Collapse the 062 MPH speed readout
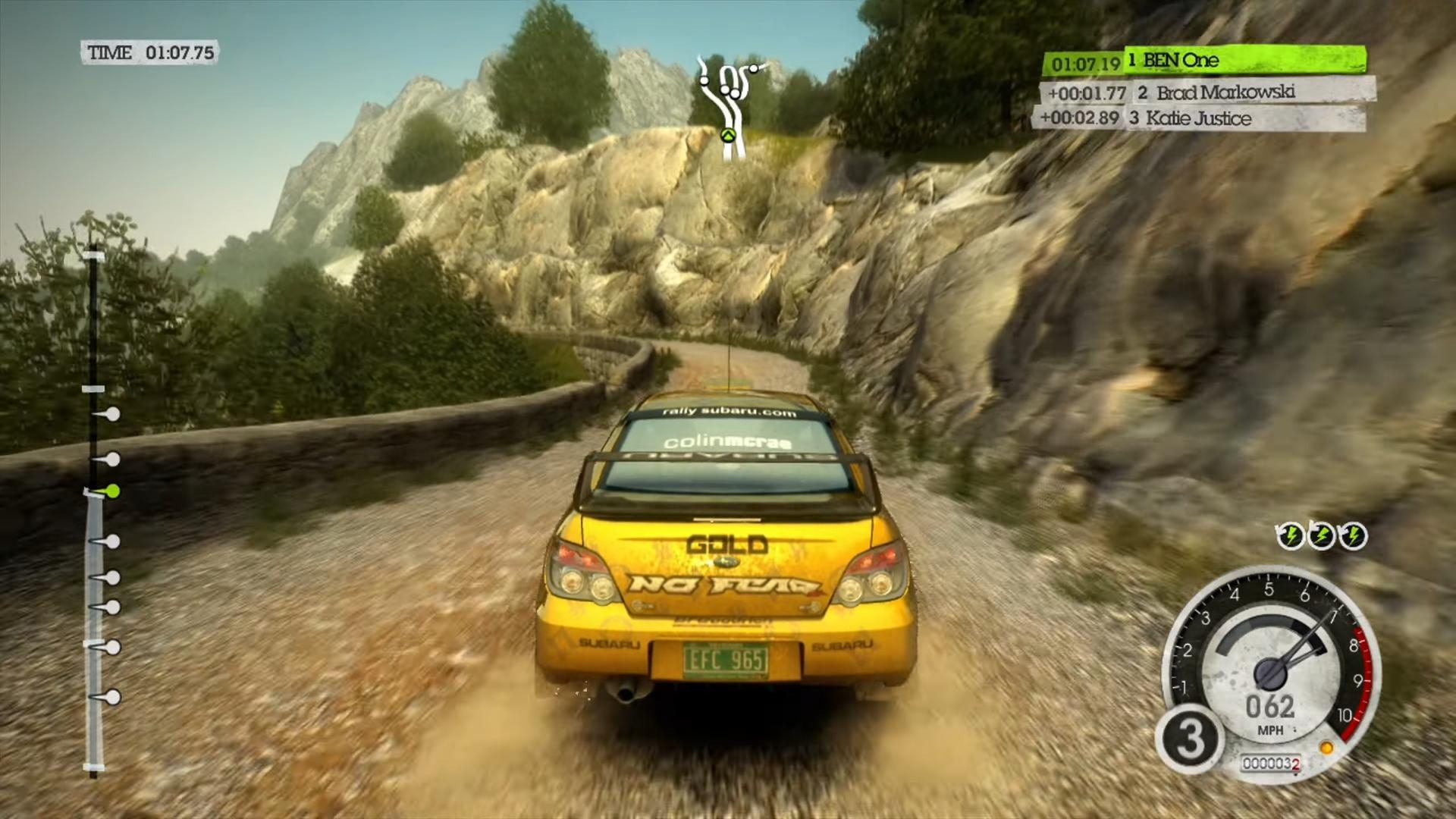Viewport: 1456px width, 819px height. point(1271,711)
